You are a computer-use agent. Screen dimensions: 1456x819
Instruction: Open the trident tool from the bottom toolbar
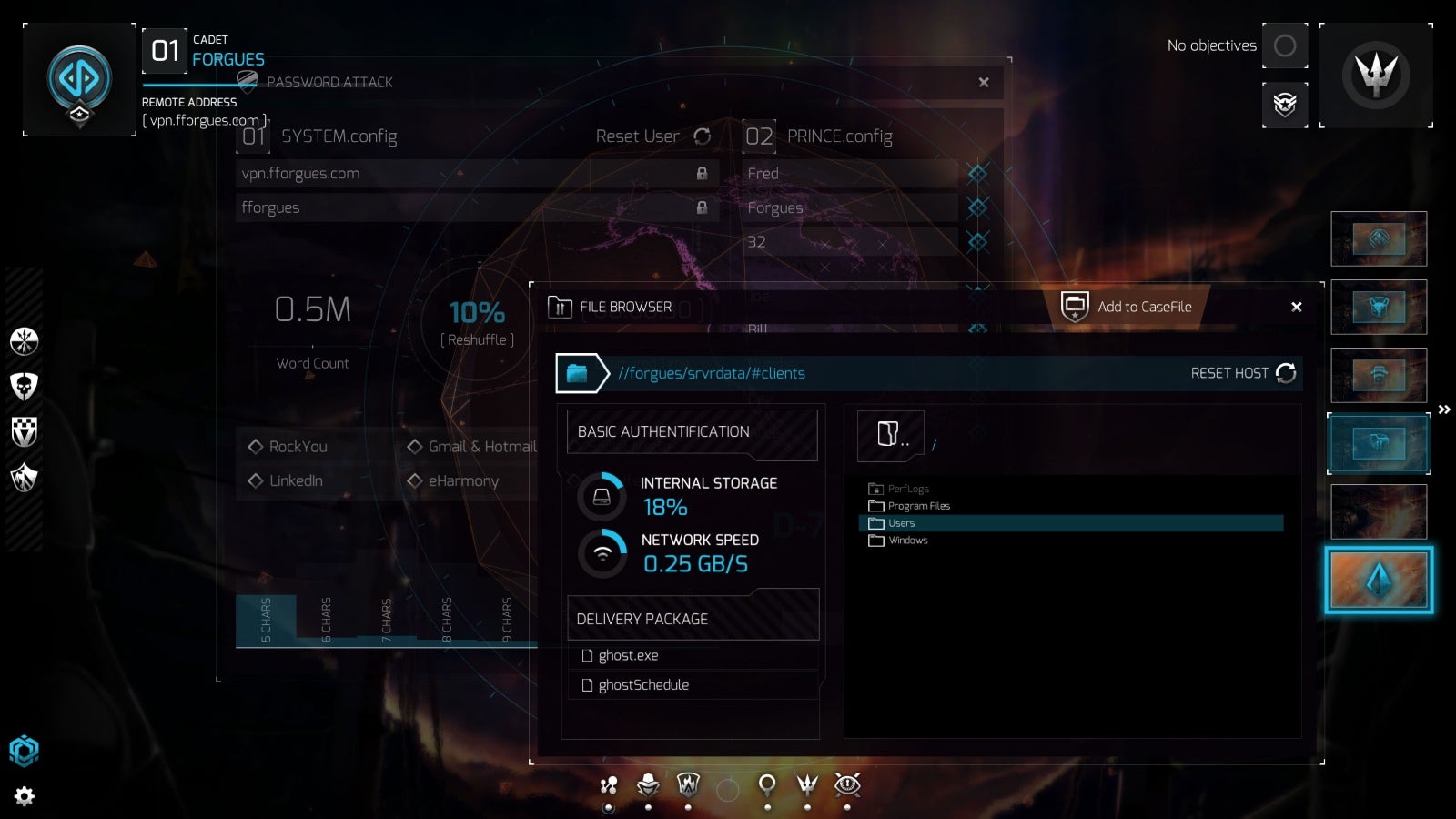pos(806,785)
